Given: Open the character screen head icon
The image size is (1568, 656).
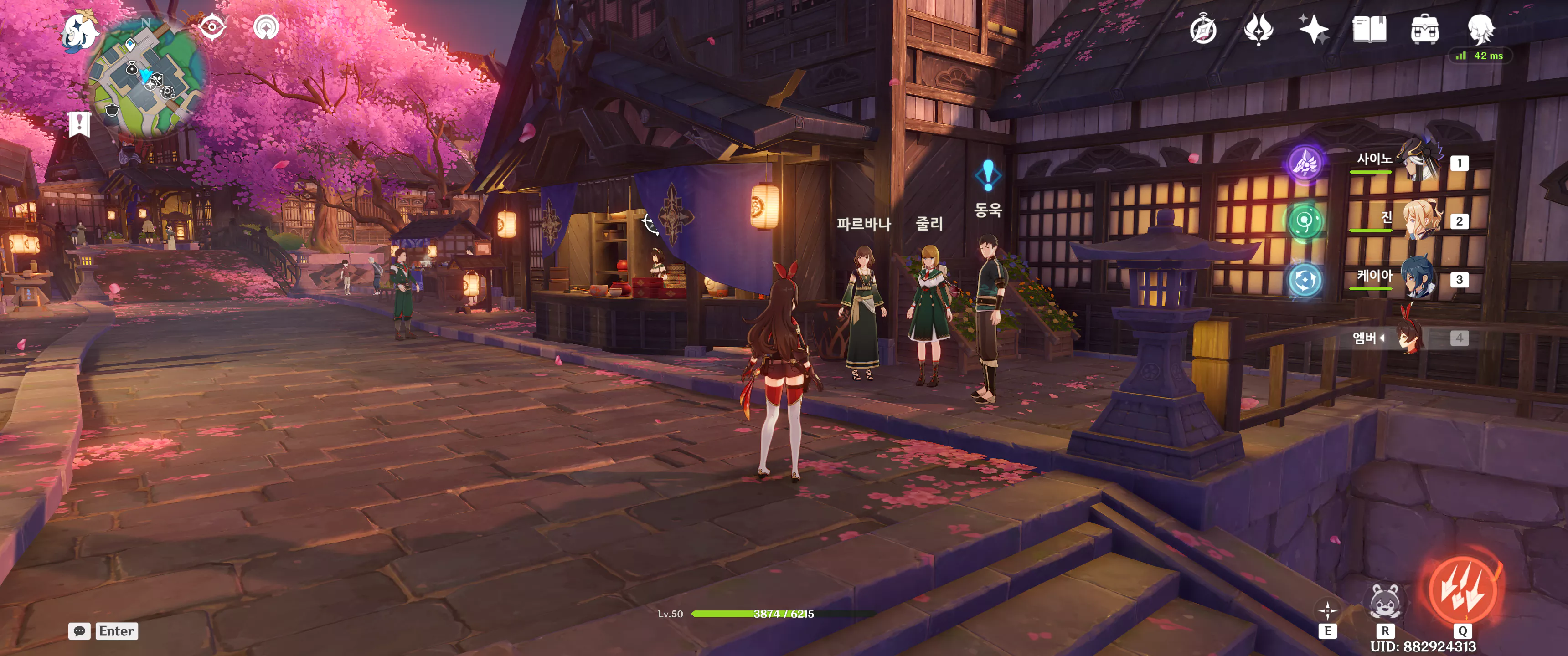Looking at the screenshot, I should pos(1480,29).
